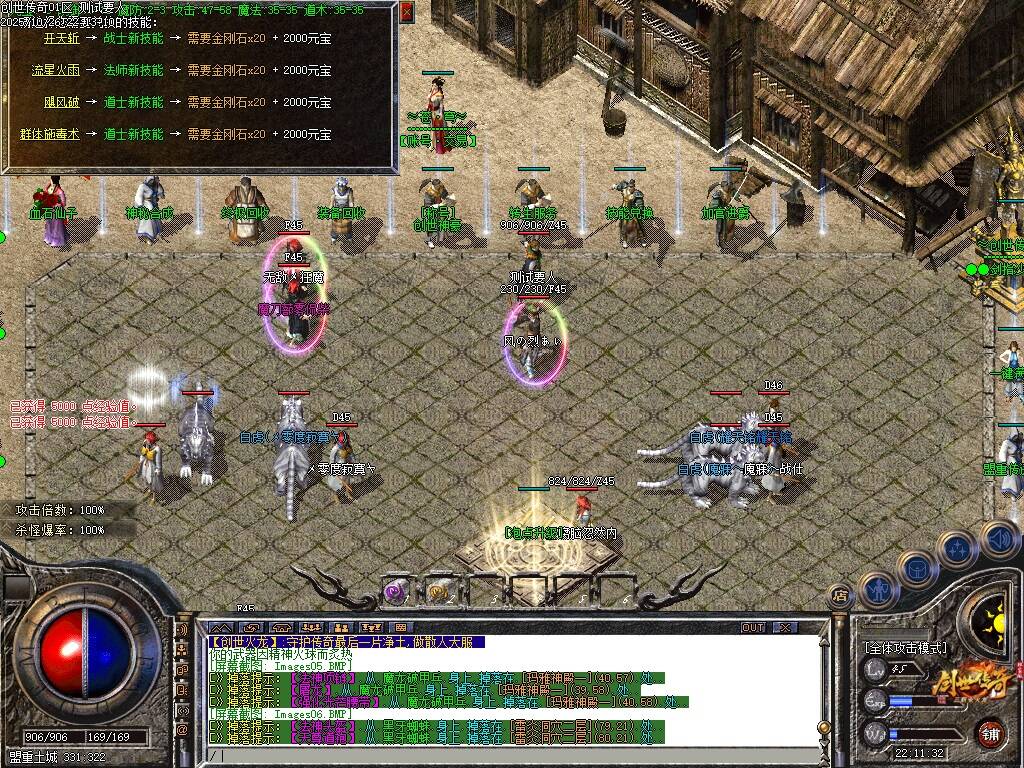Pick the 飓风破 skill link
Screen dimensions: 1024x768
coord(61,102)
